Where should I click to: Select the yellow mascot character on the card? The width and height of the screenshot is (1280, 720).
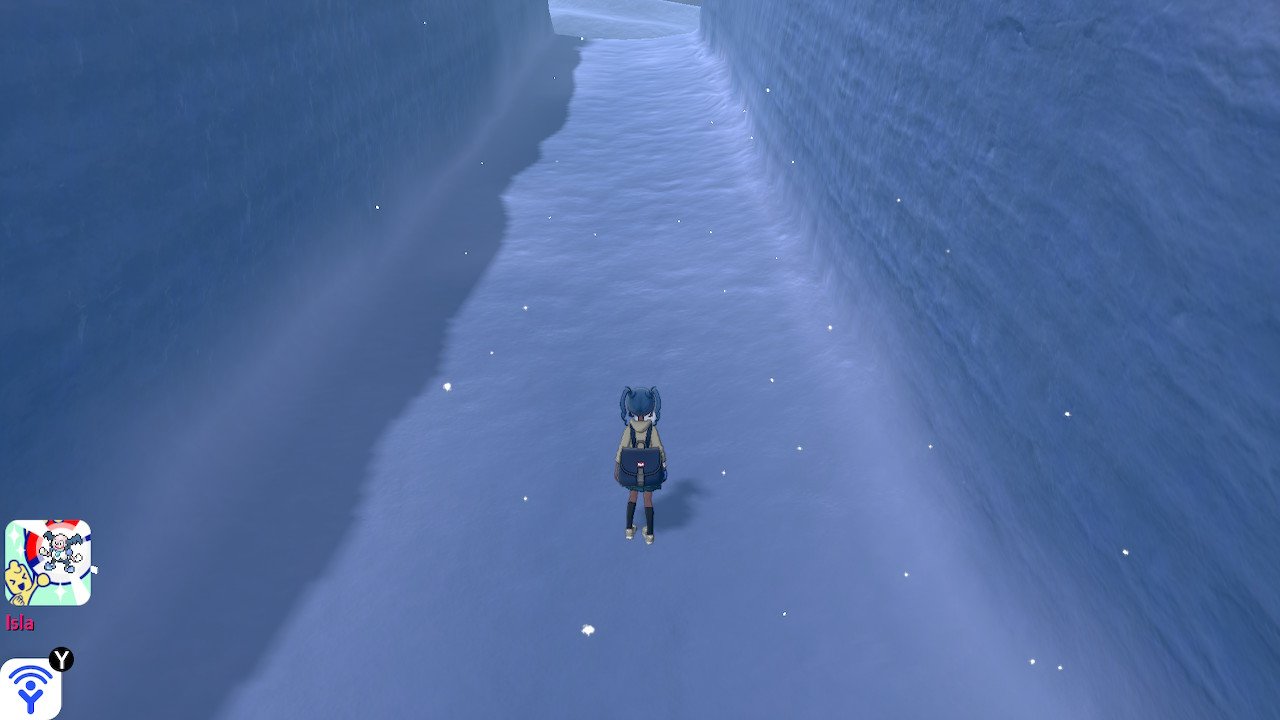click(20, 578)
